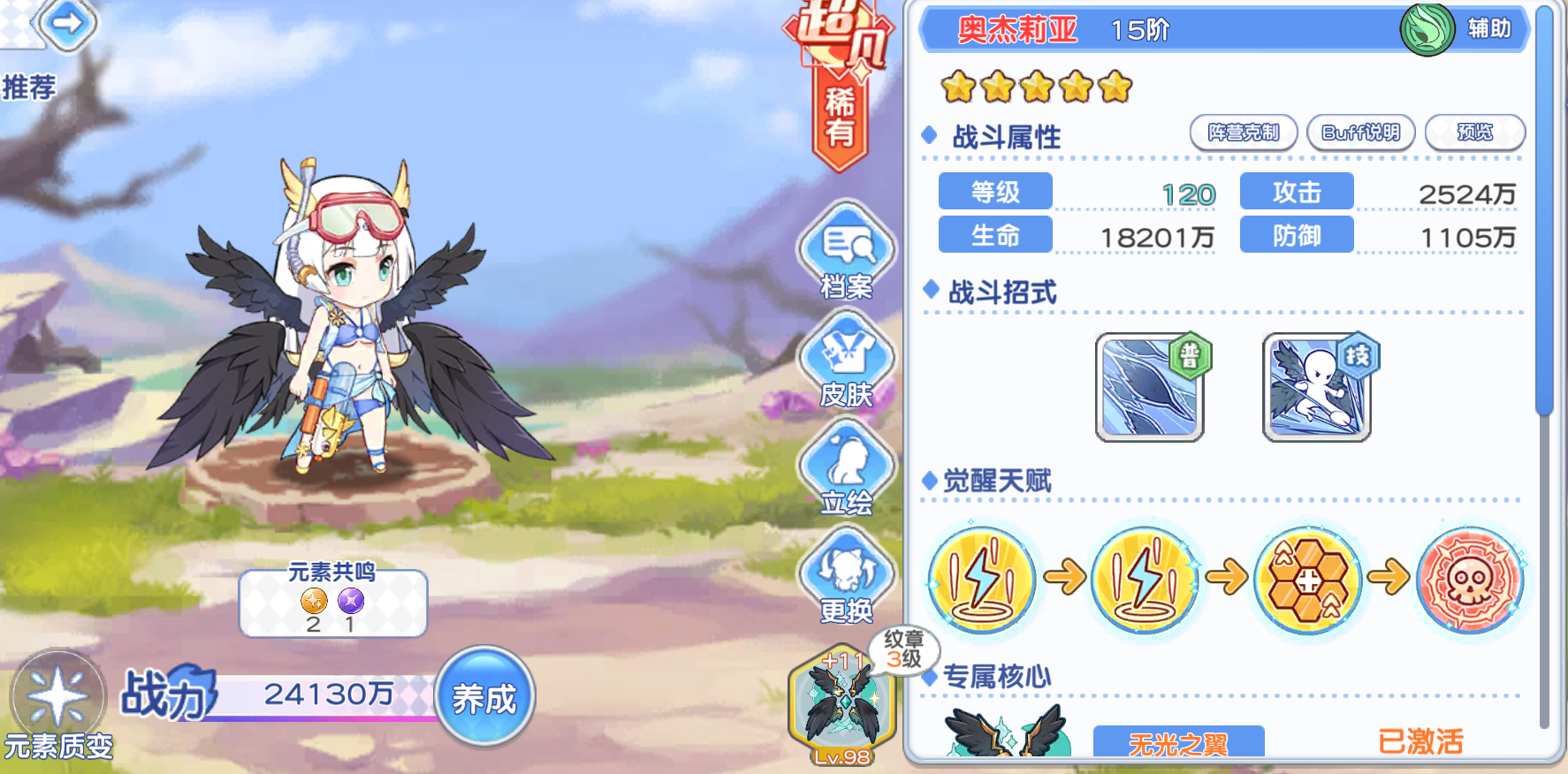Open the 元素质变 feature icon
The height and width of the screenshot is (774, 1568).
[56, 698]
